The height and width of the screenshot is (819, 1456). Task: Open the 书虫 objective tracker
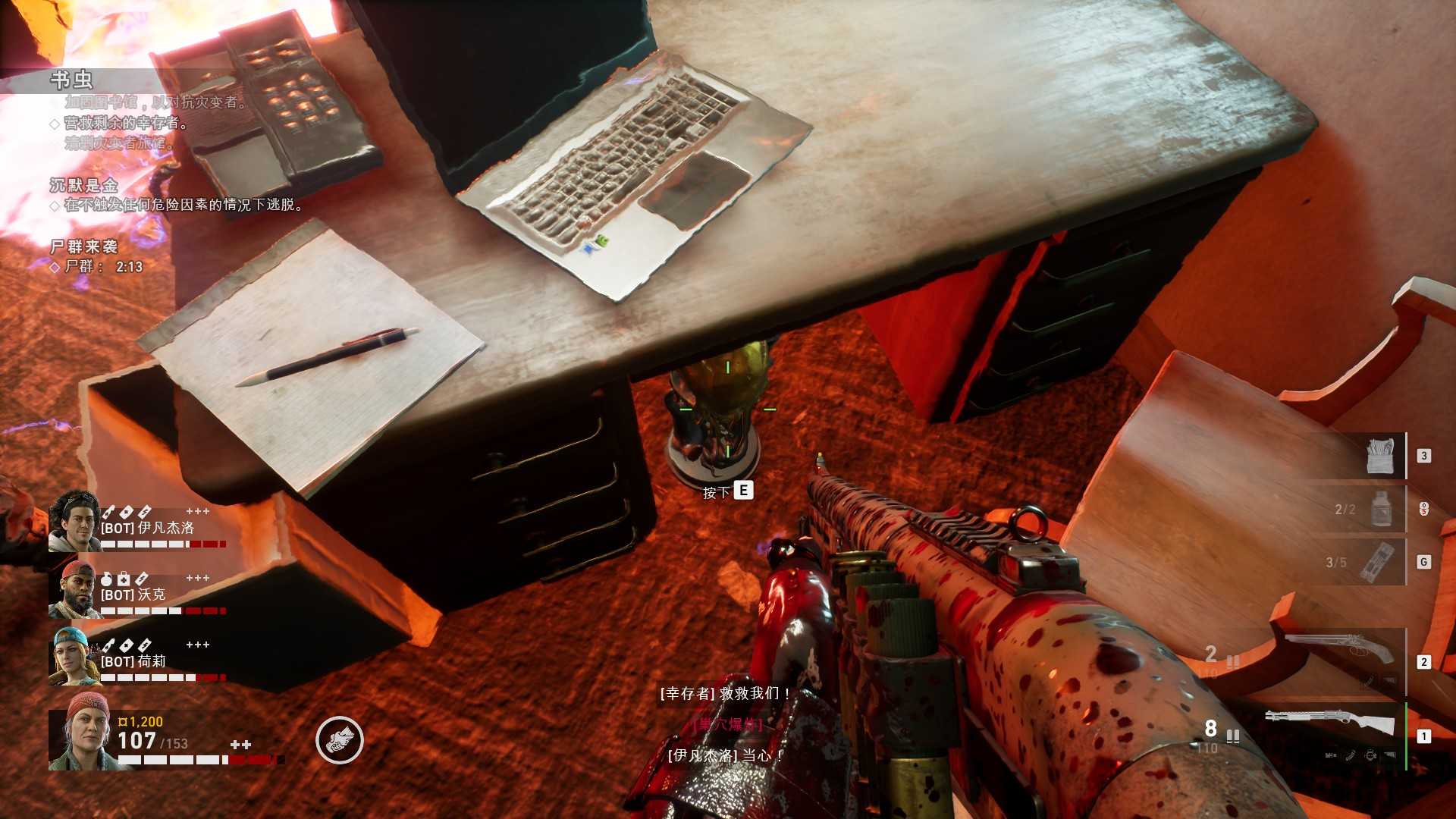click(72, 80)
